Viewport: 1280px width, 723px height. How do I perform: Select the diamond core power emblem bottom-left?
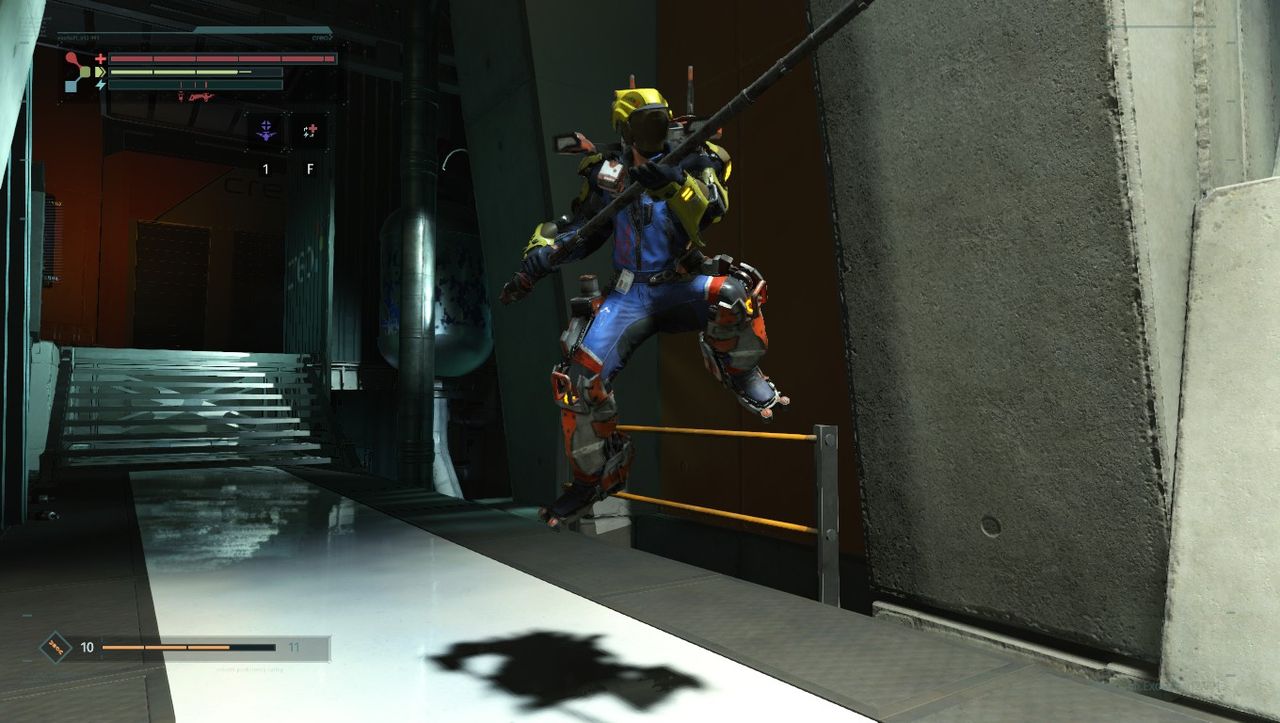tap(55, 647)
